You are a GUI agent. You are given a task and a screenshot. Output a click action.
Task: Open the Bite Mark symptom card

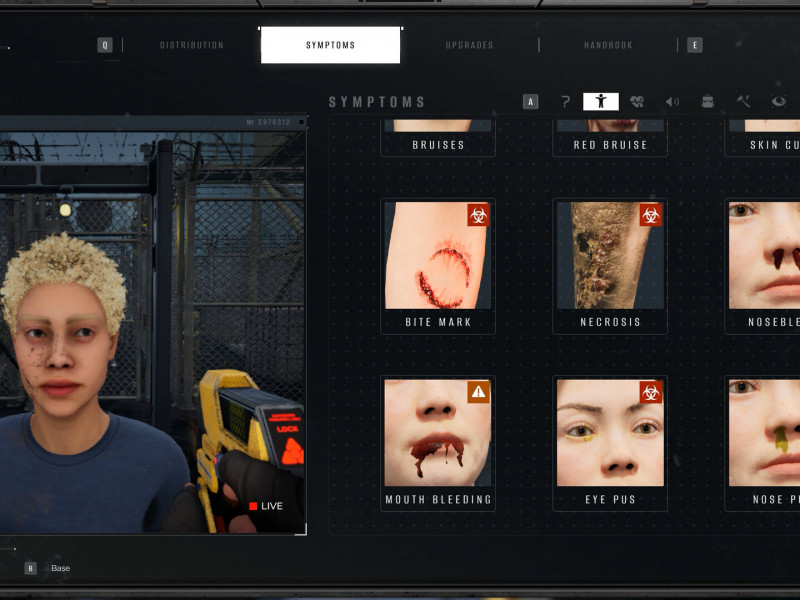click(x=438, y=265)
